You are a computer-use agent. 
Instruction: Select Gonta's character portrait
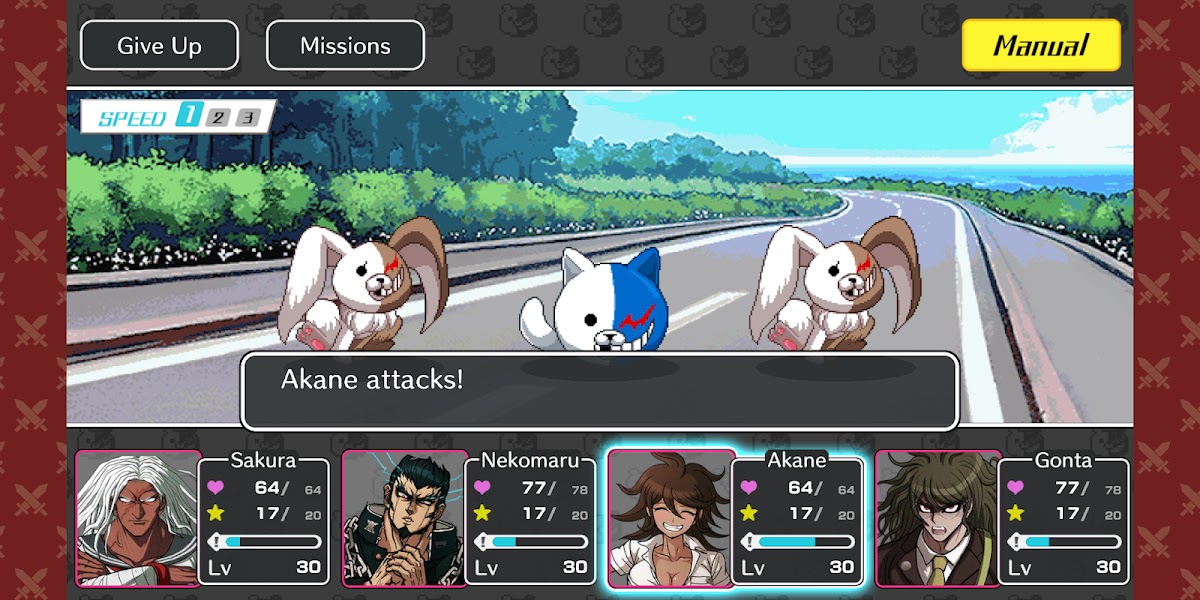(937, 517)
